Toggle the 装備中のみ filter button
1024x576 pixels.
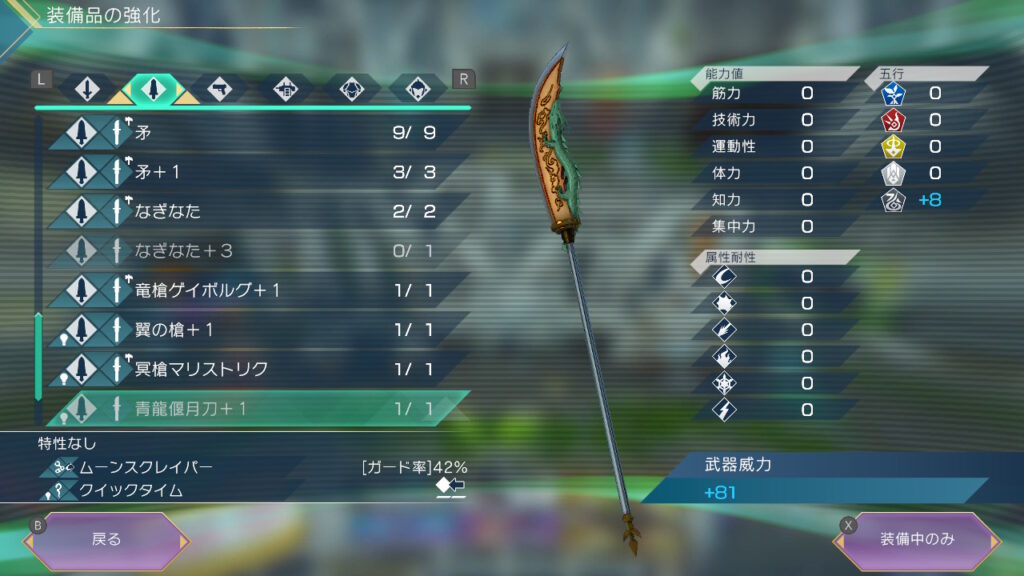917,540
